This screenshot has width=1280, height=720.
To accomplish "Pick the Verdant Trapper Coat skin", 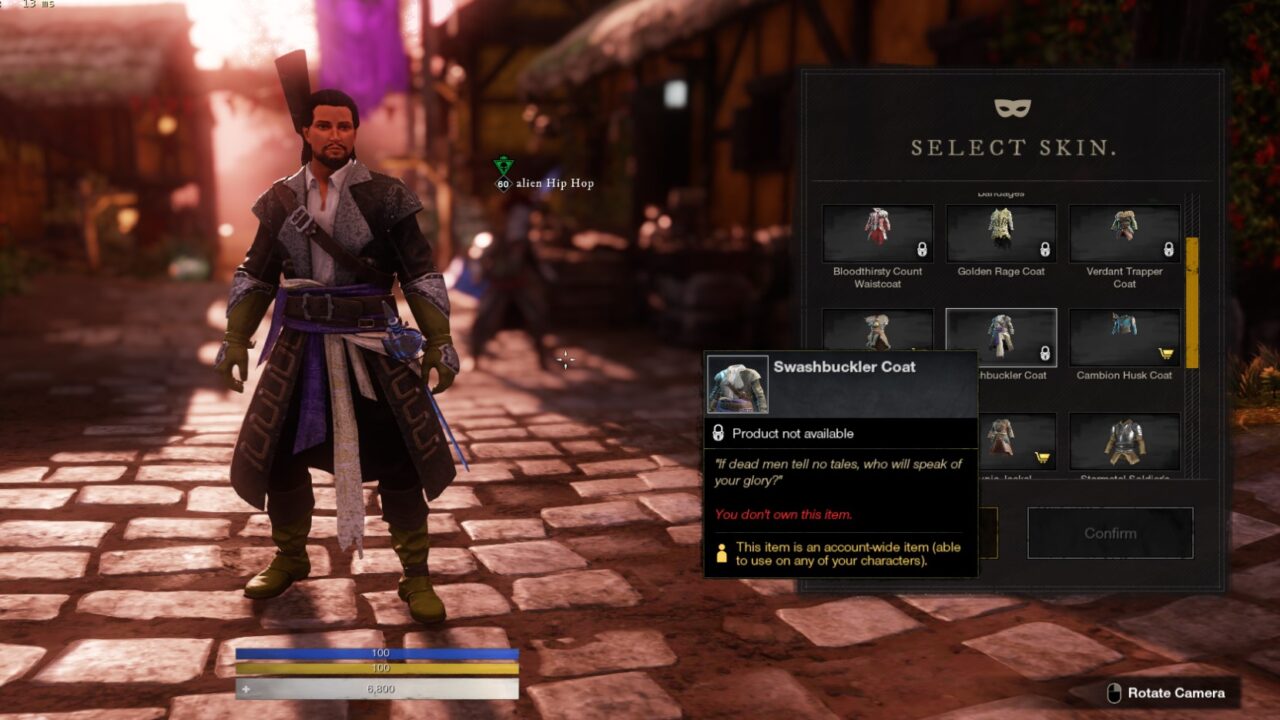I will (1124, 234).
